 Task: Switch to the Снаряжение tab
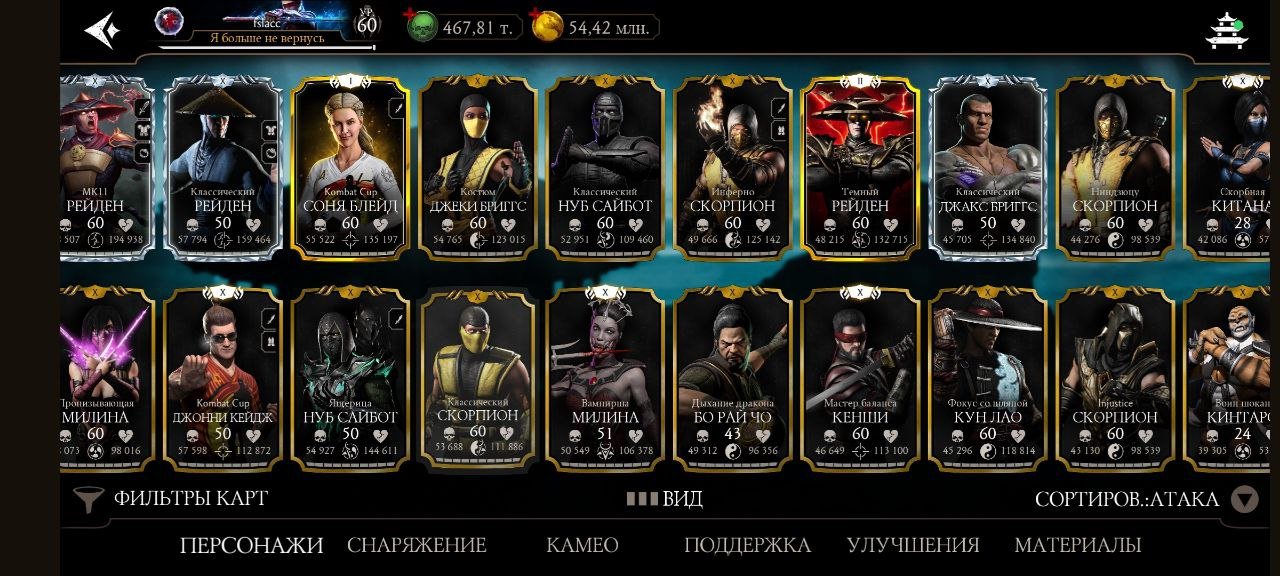(416, 545)
